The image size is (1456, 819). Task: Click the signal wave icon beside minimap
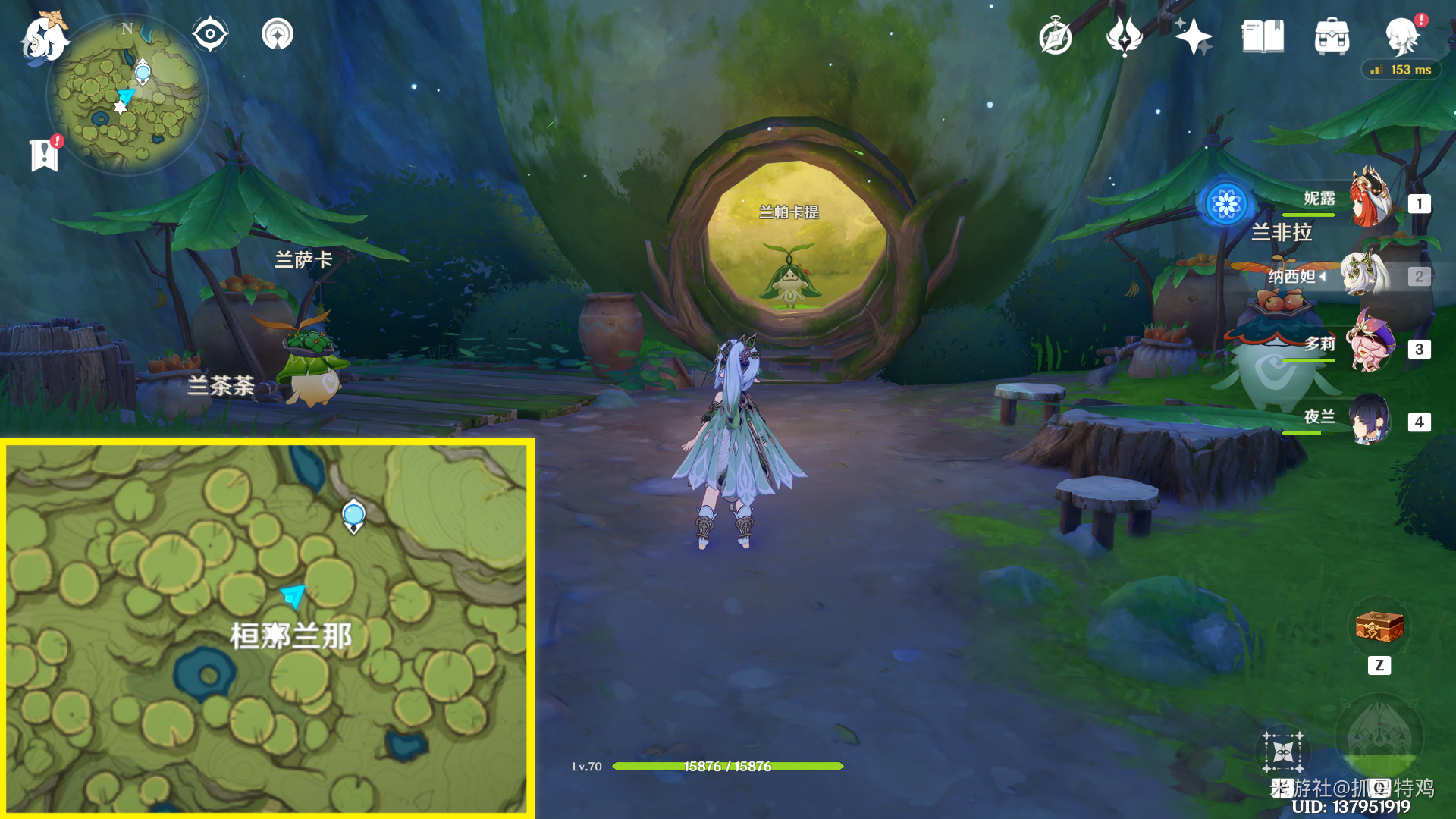pos(278,34)
